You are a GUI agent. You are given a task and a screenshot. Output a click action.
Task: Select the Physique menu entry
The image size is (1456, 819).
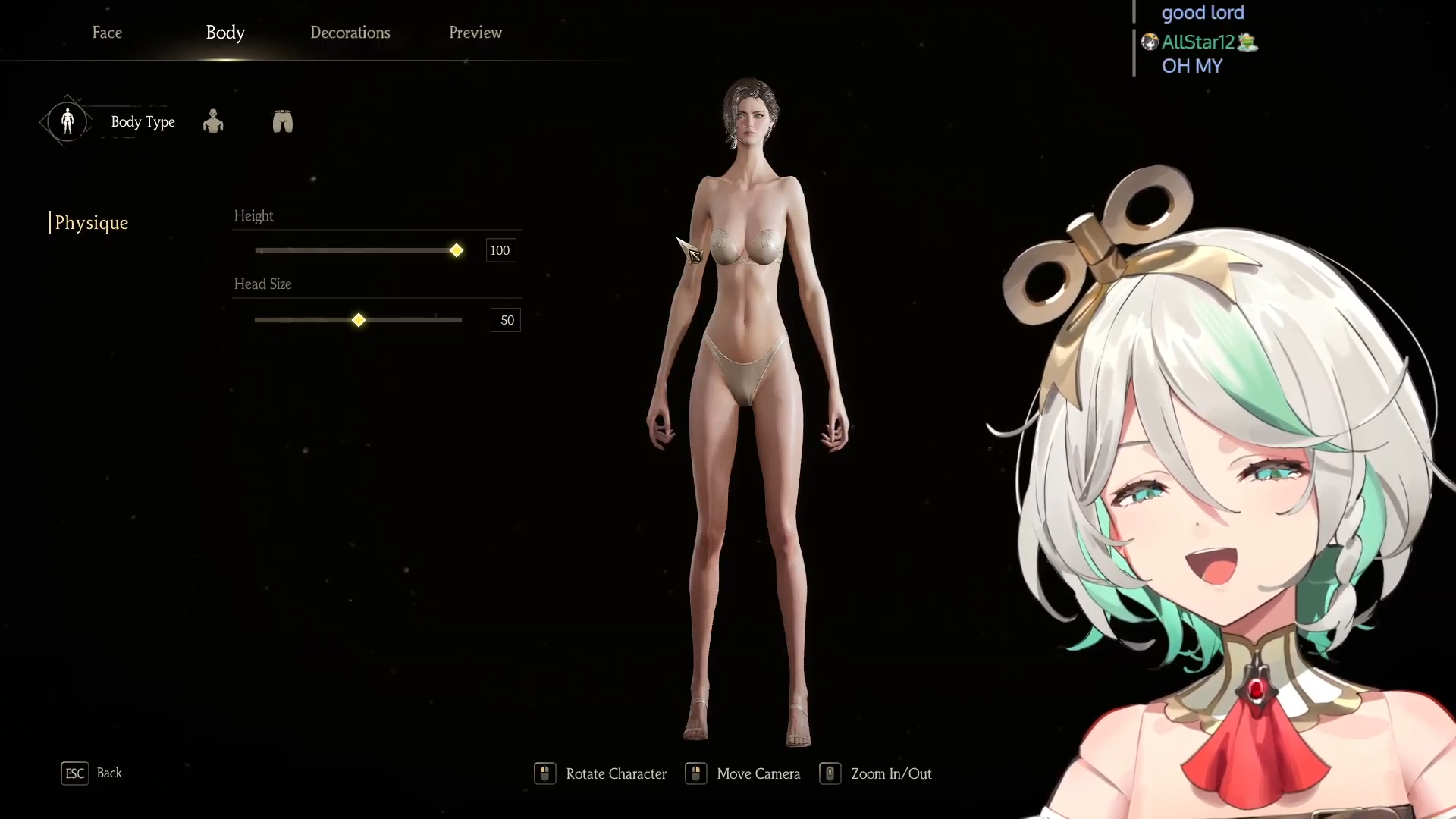[x=92, y=223]
